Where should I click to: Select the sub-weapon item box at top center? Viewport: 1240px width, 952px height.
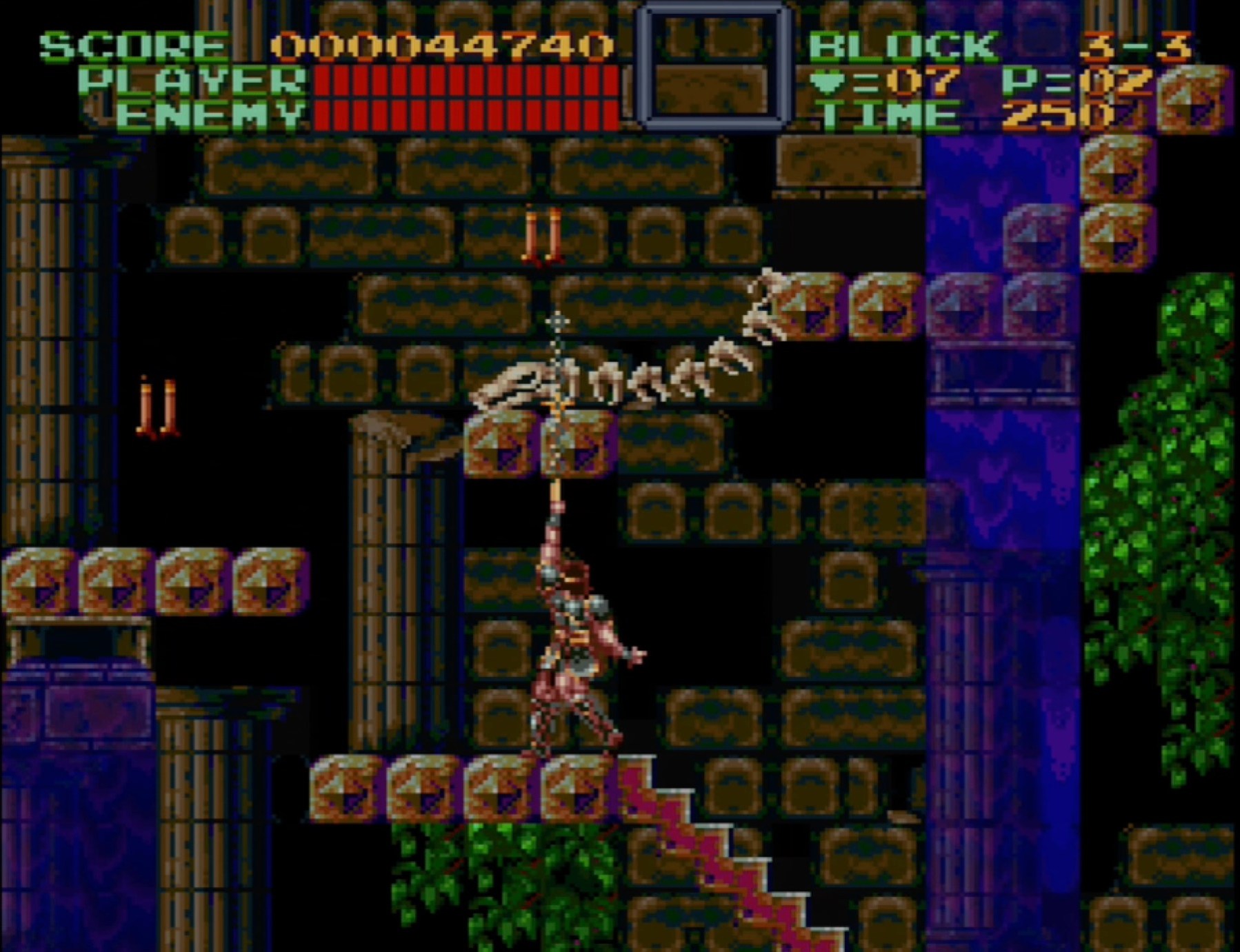[713, 67]
